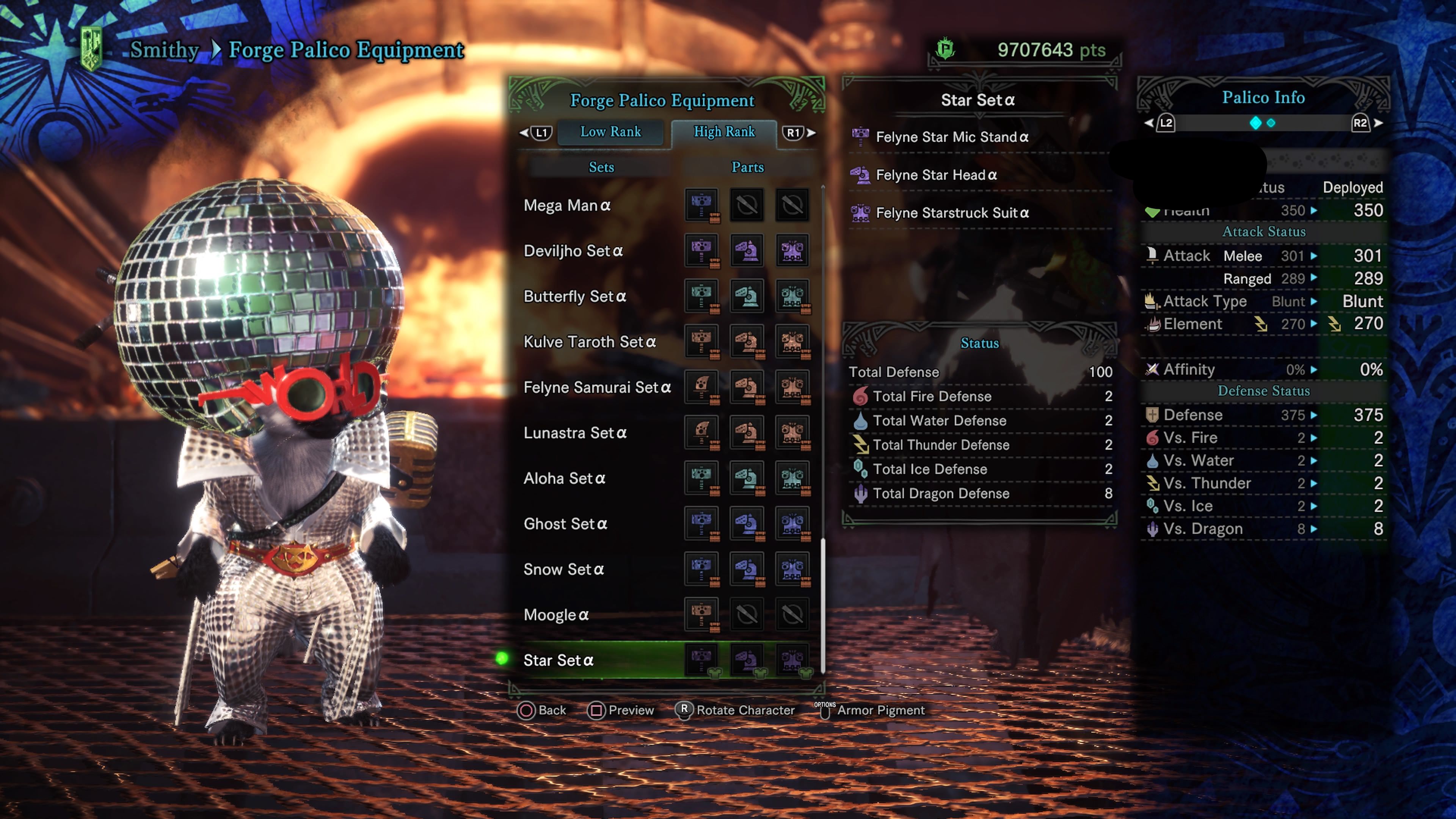This screenshot has height=819, width=1456.
Task: Click the Smithy breadcrumb label
Action: point(165,50)
